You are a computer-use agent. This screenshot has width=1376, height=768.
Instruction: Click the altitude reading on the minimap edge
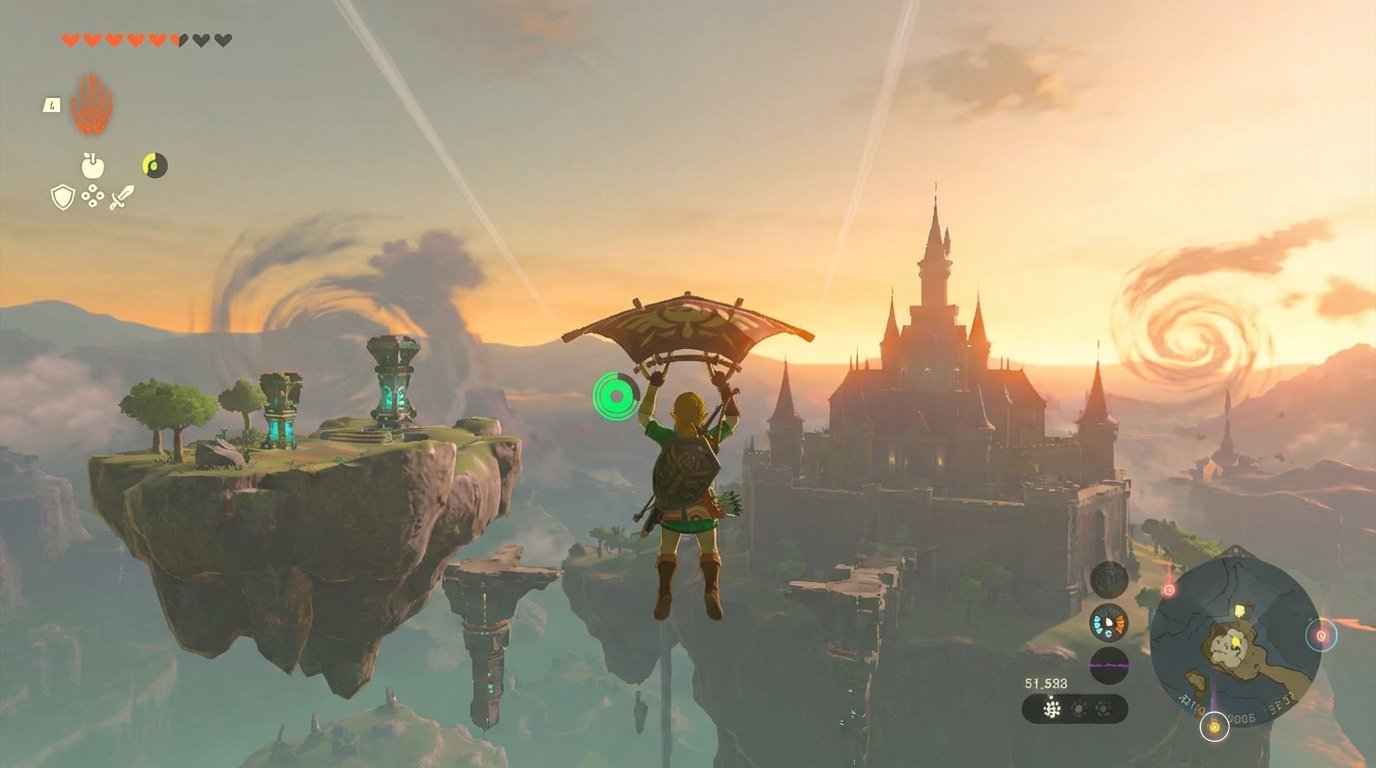(1242, 717)
